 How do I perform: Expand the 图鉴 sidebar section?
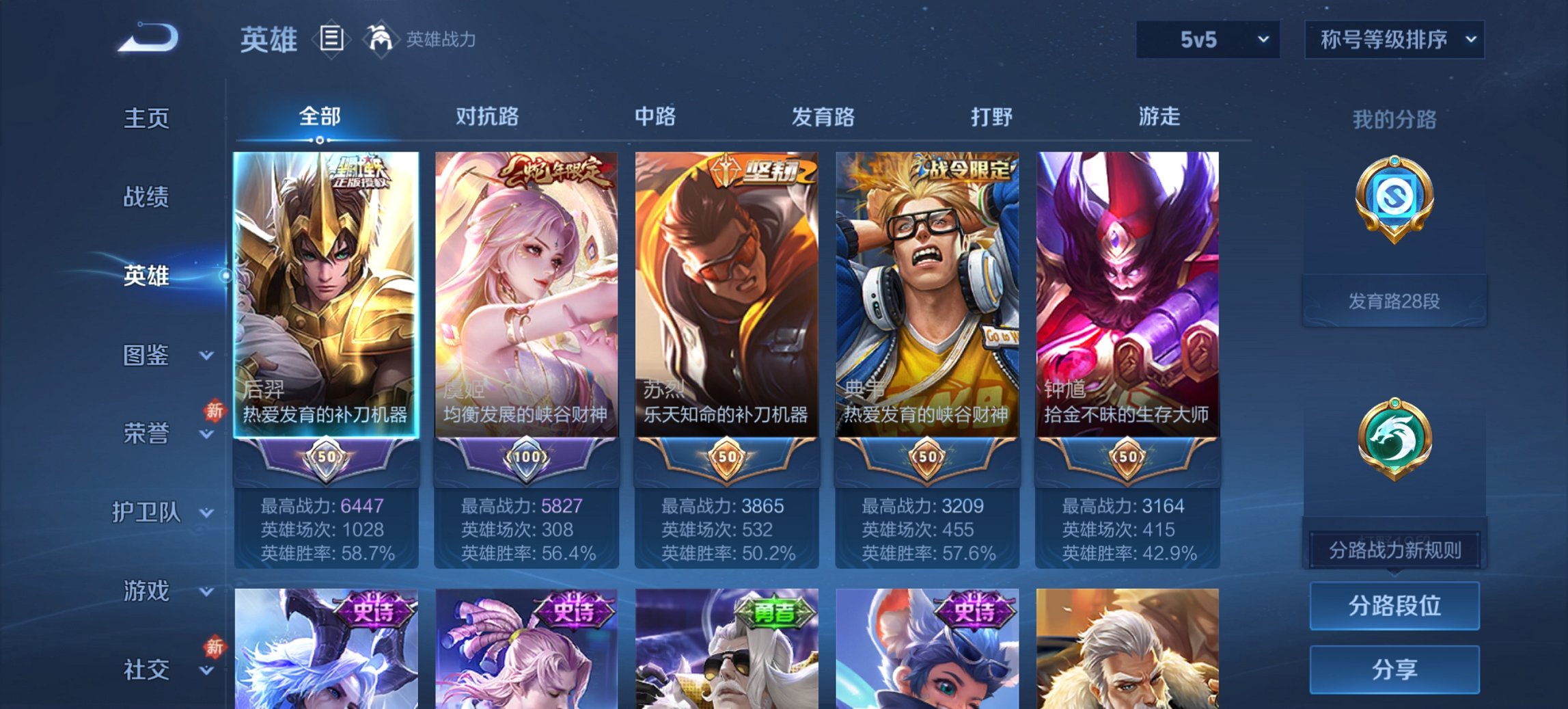(146, 356)
